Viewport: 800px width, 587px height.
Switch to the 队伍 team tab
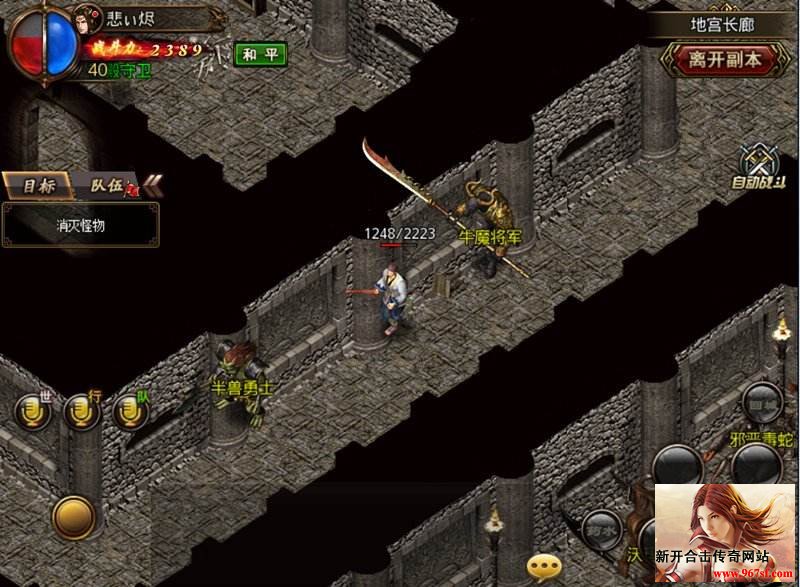[x=105, y=185]
